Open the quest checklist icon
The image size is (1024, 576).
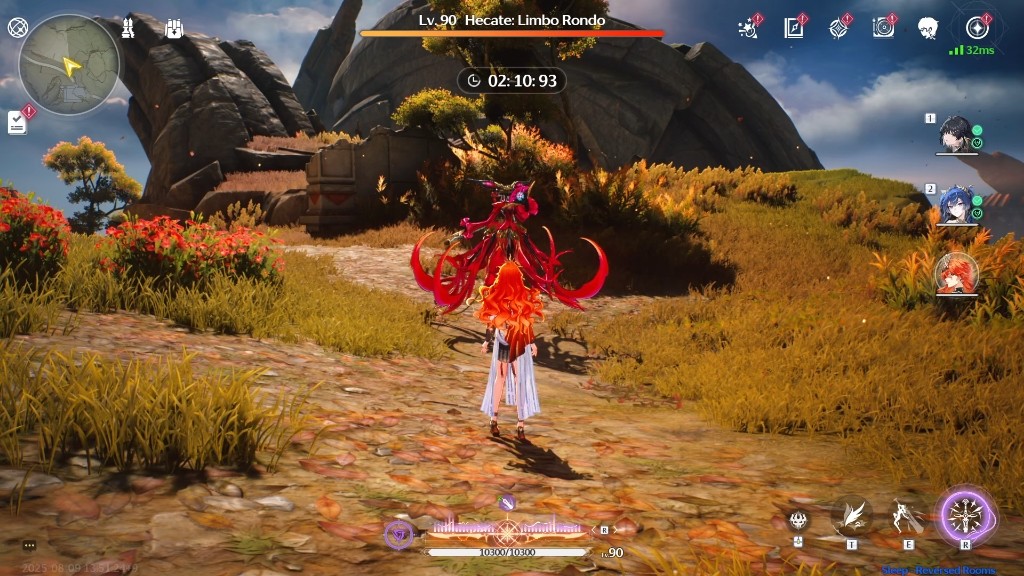(17, 122)
